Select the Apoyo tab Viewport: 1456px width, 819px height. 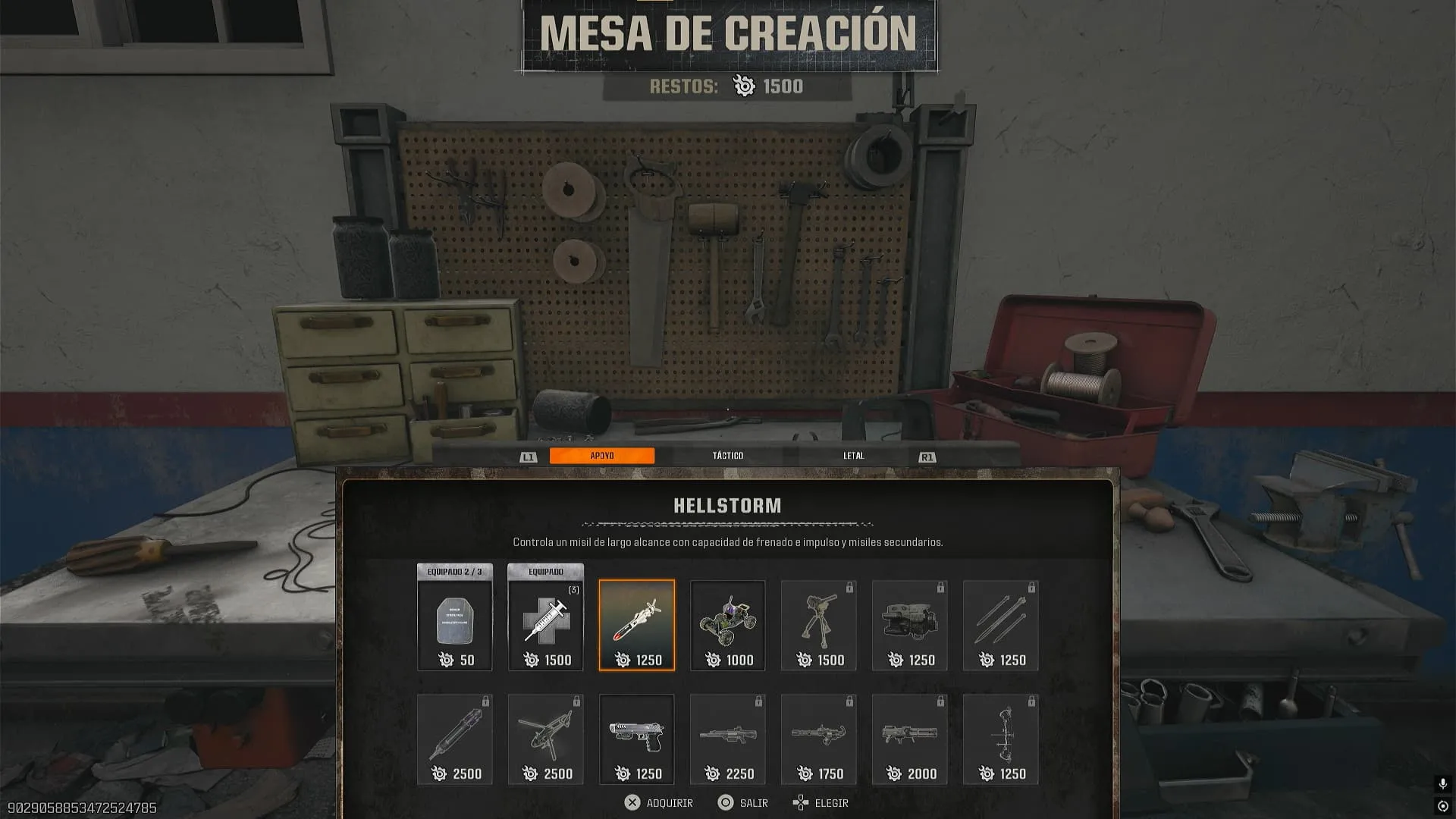[602, 456]
